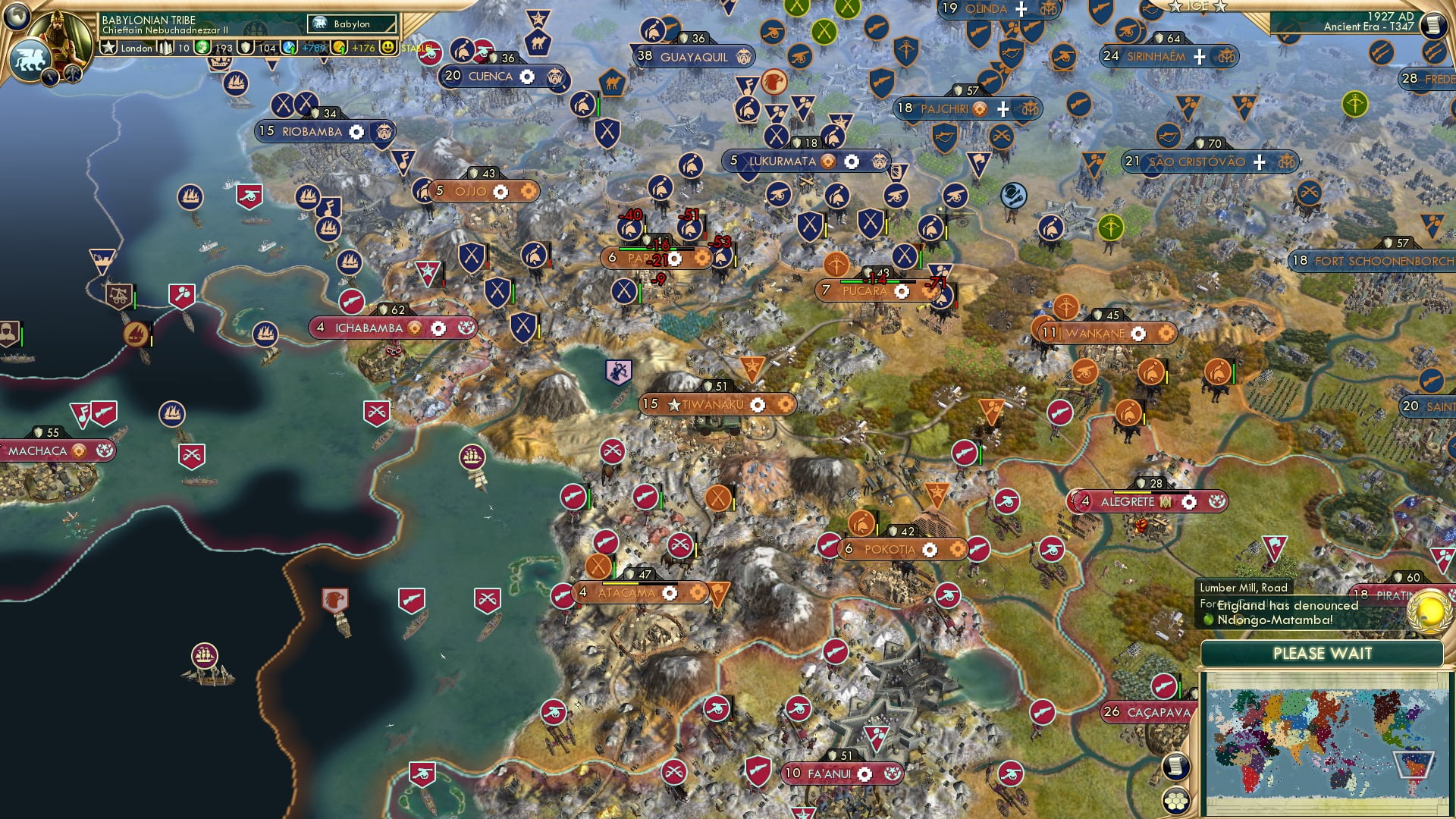Click the plus icon on Pajchiri's banner
1456x819 pixels.
pyautogui.click(x=1003, y=108)
